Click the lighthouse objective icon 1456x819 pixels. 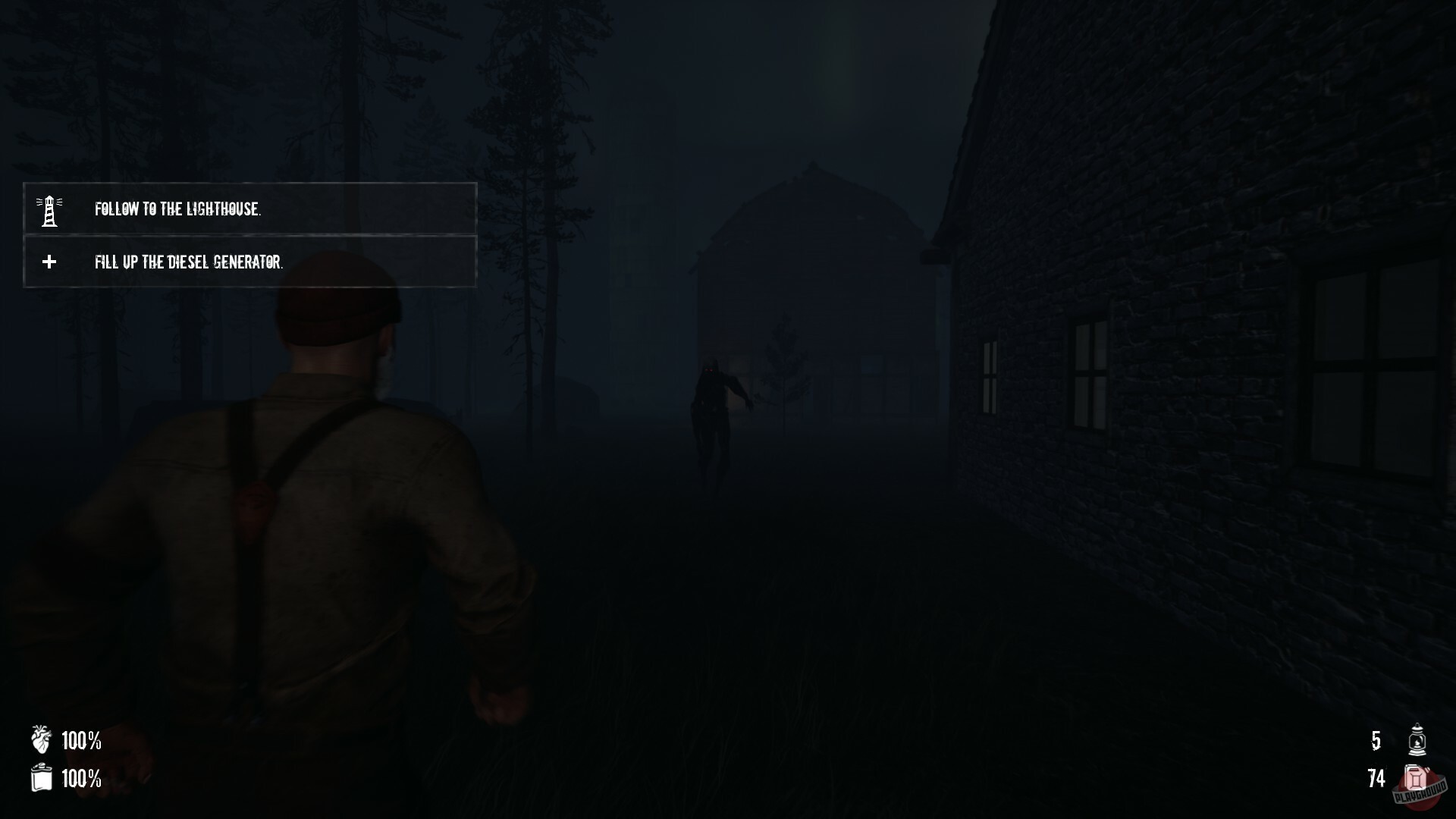point(49,209)
